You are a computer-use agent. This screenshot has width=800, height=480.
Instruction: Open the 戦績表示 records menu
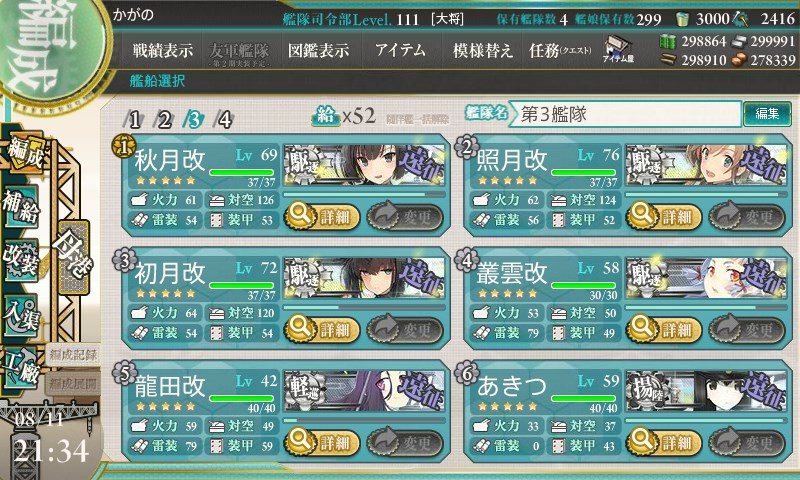pos(163,50)
